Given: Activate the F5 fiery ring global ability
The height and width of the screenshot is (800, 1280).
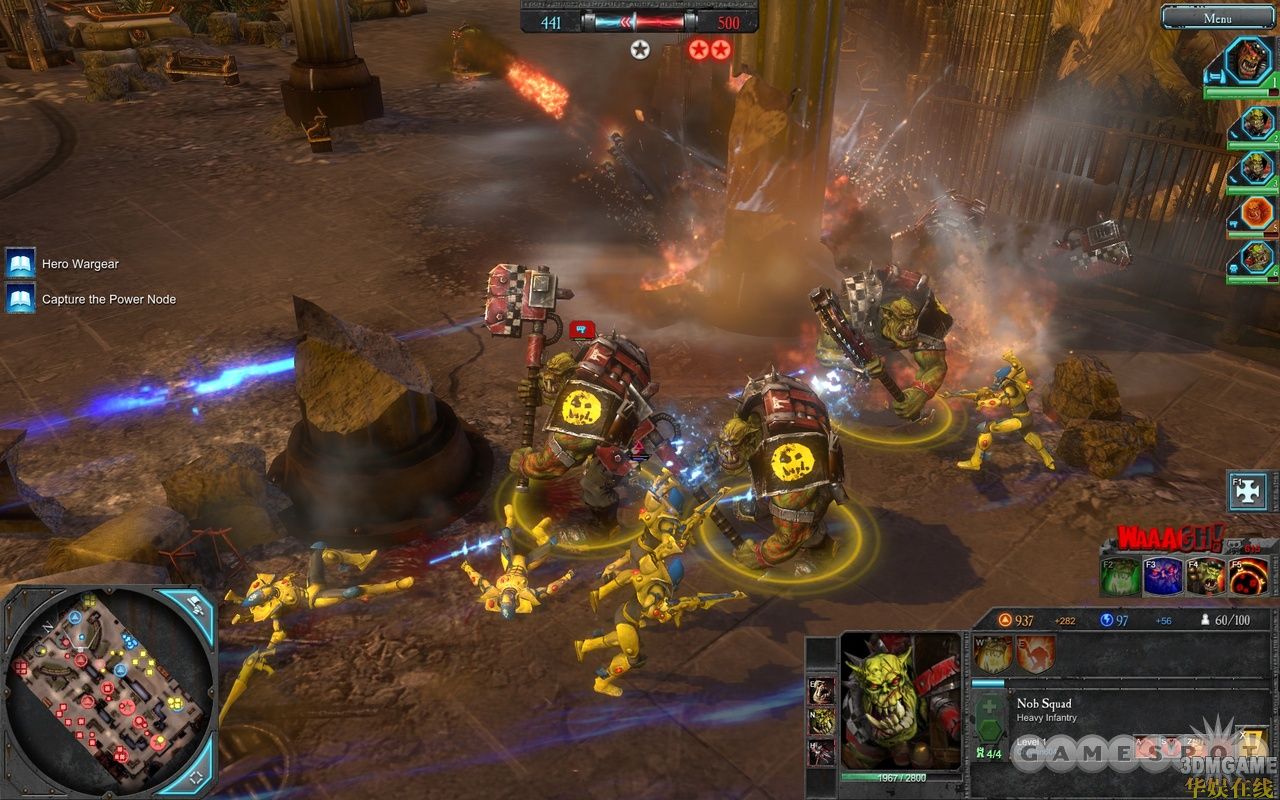Looking at the screenshot, I should tap(1249, 577).
